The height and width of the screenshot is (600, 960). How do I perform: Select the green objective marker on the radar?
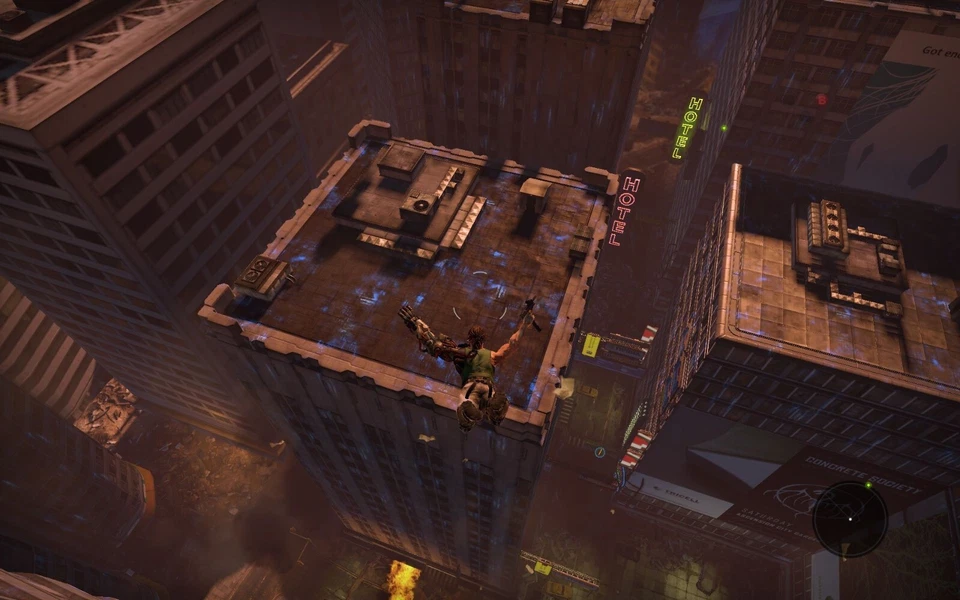tap(869, 485)
